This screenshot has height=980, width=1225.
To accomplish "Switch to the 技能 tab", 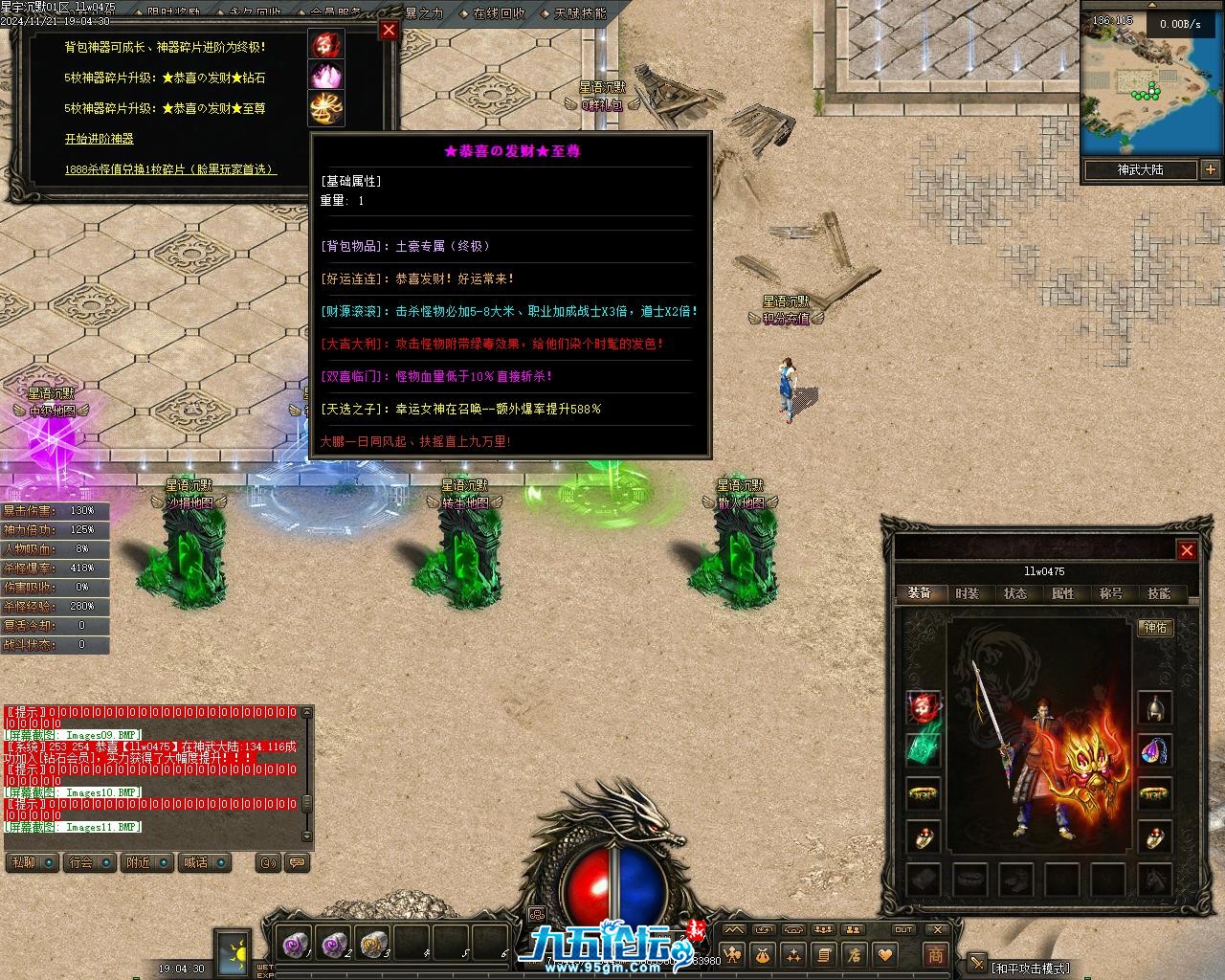I will (x=1158, y=593).
